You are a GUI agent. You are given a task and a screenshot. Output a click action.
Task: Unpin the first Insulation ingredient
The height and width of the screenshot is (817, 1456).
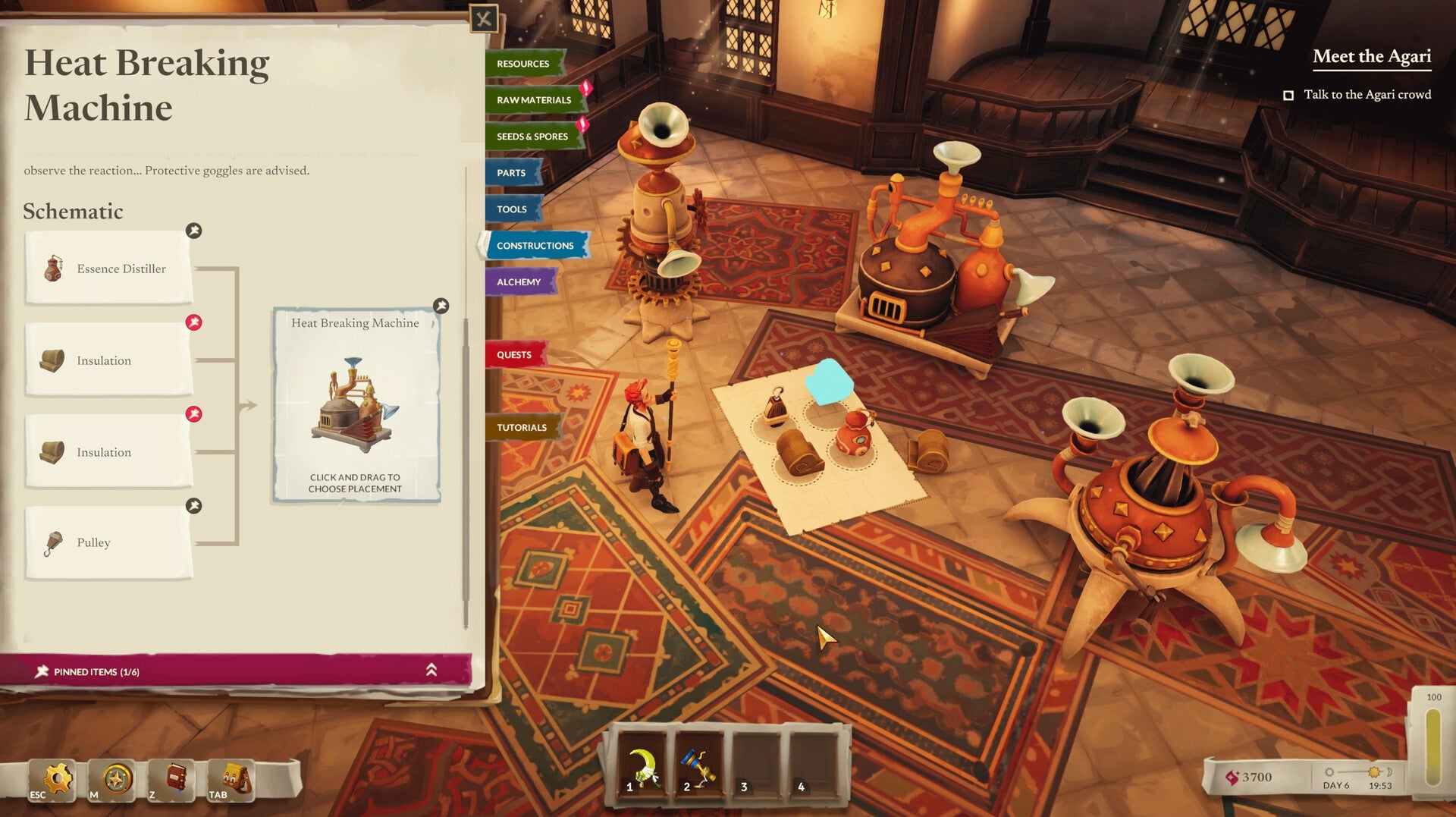(195, 321)
